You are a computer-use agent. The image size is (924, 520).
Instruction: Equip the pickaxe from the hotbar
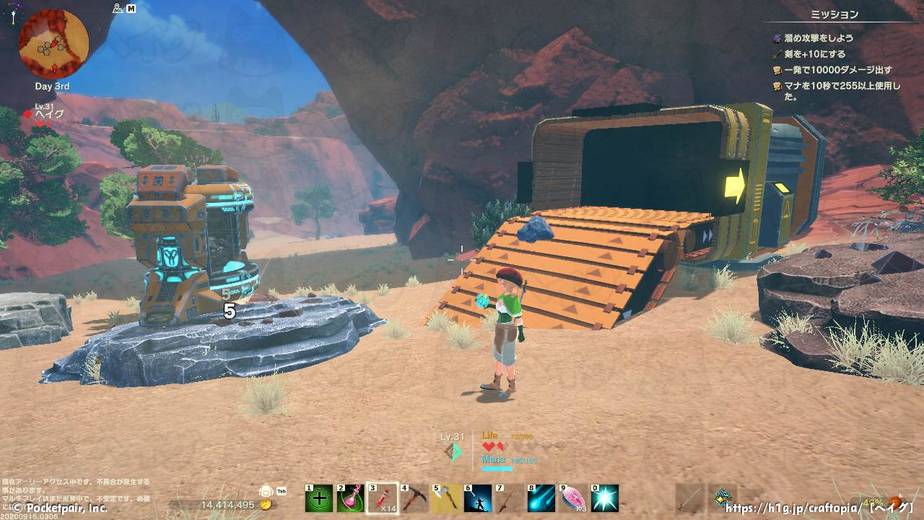coord(414,497)
